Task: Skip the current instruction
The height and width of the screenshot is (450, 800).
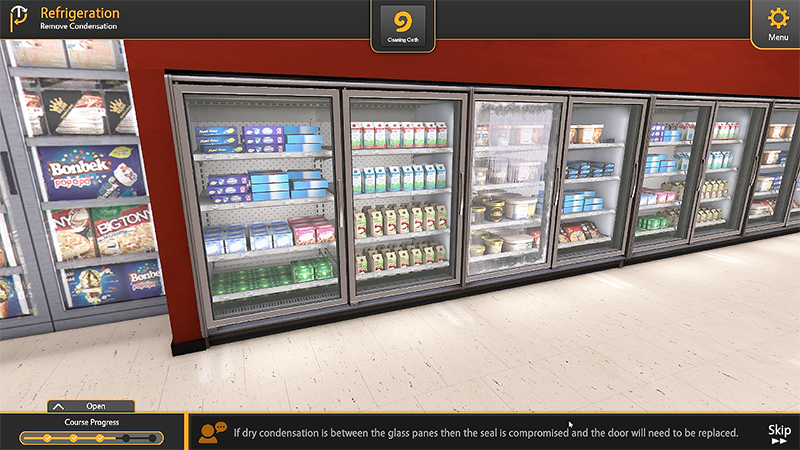Action: click(x=779, y=433)
